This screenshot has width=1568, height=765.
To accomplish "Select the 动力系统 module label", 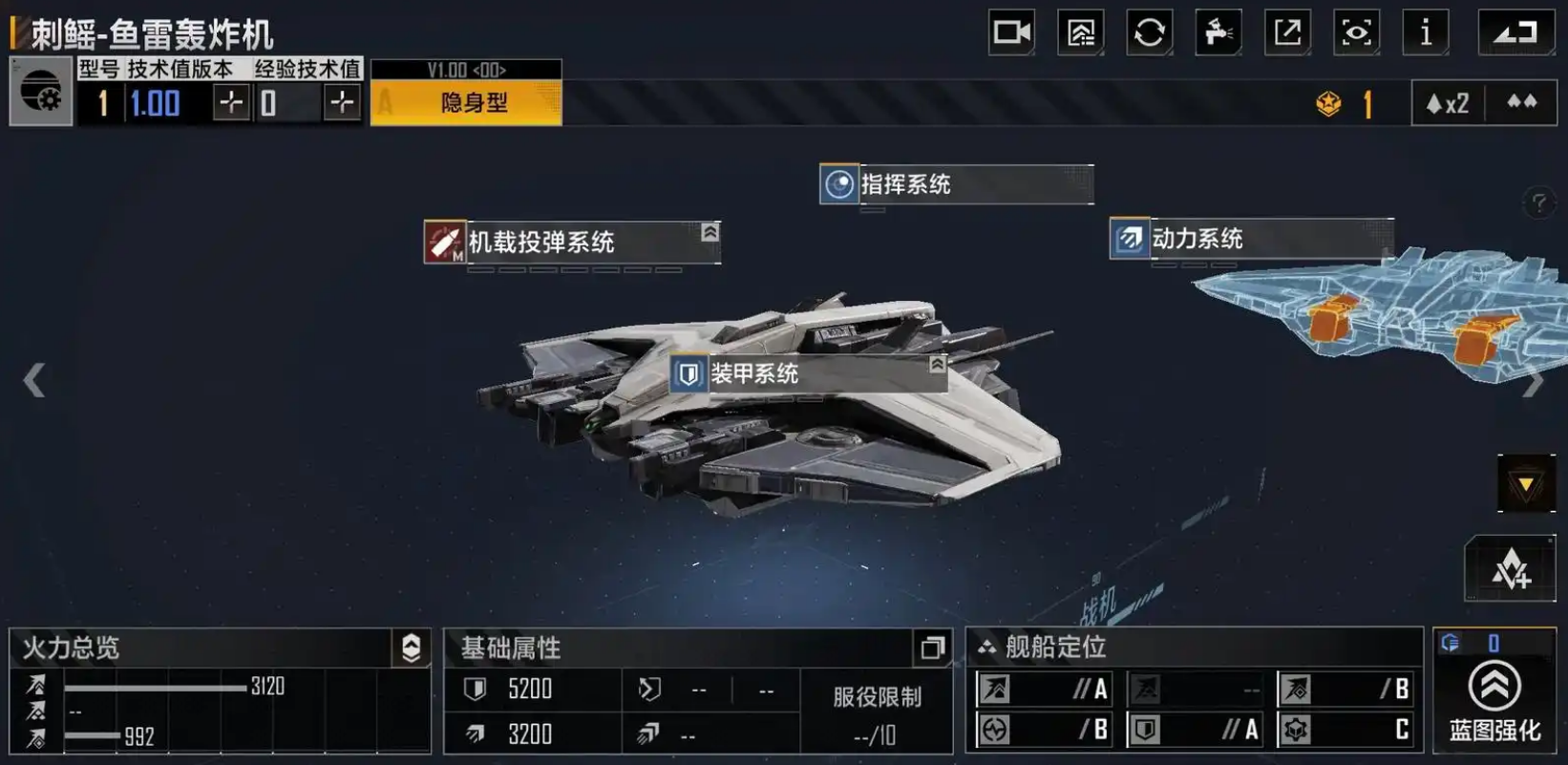I will point(1250,239).
